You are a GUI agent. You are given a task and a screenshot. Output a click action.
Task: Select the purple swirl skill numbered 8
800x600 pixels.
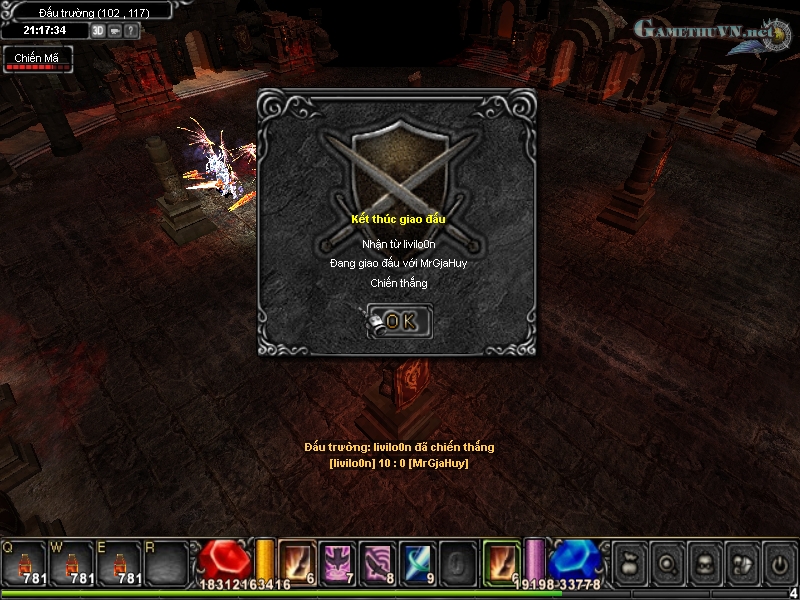(379, 561)
